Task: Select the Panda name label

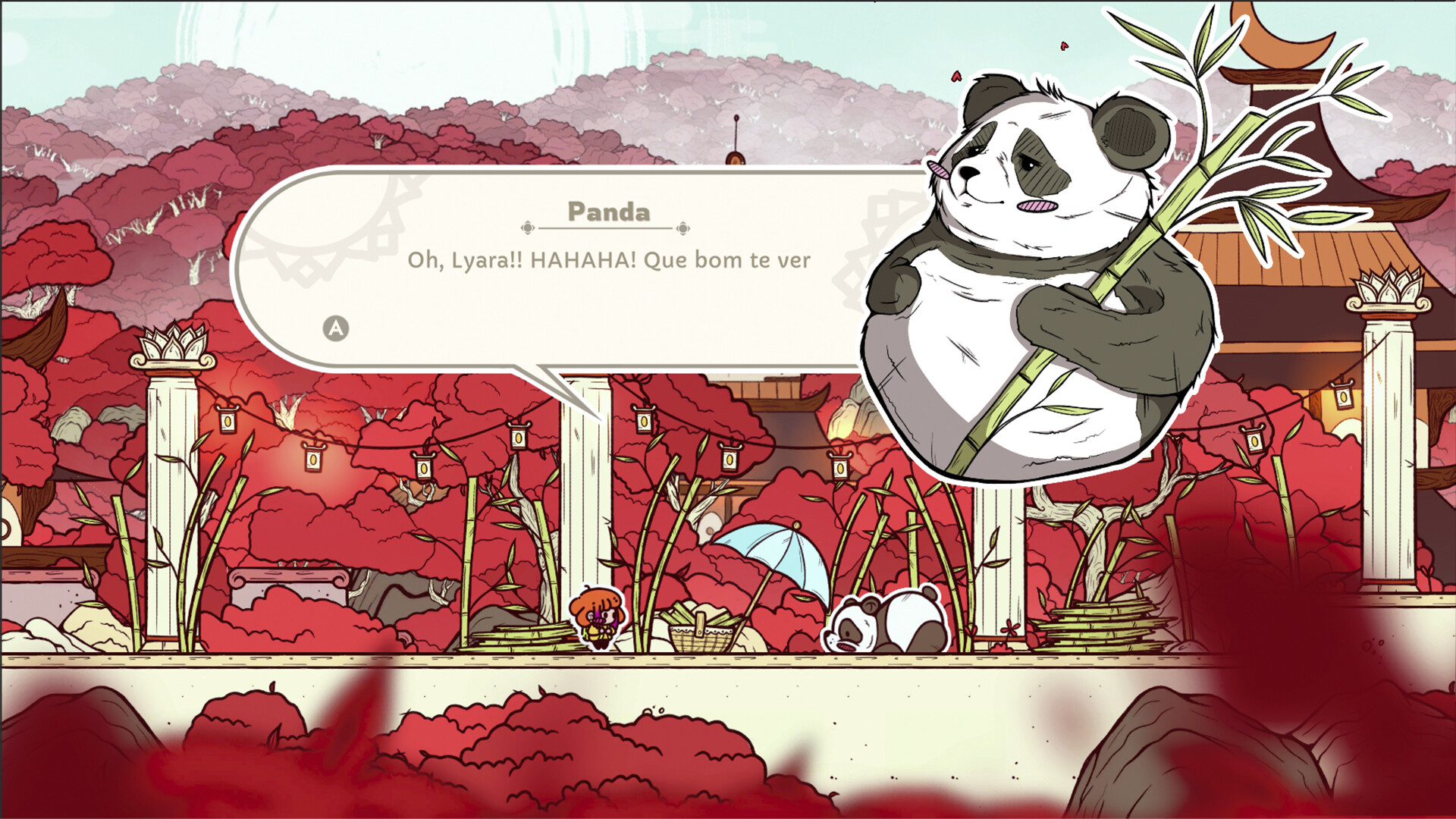Action: coord(607,213)
